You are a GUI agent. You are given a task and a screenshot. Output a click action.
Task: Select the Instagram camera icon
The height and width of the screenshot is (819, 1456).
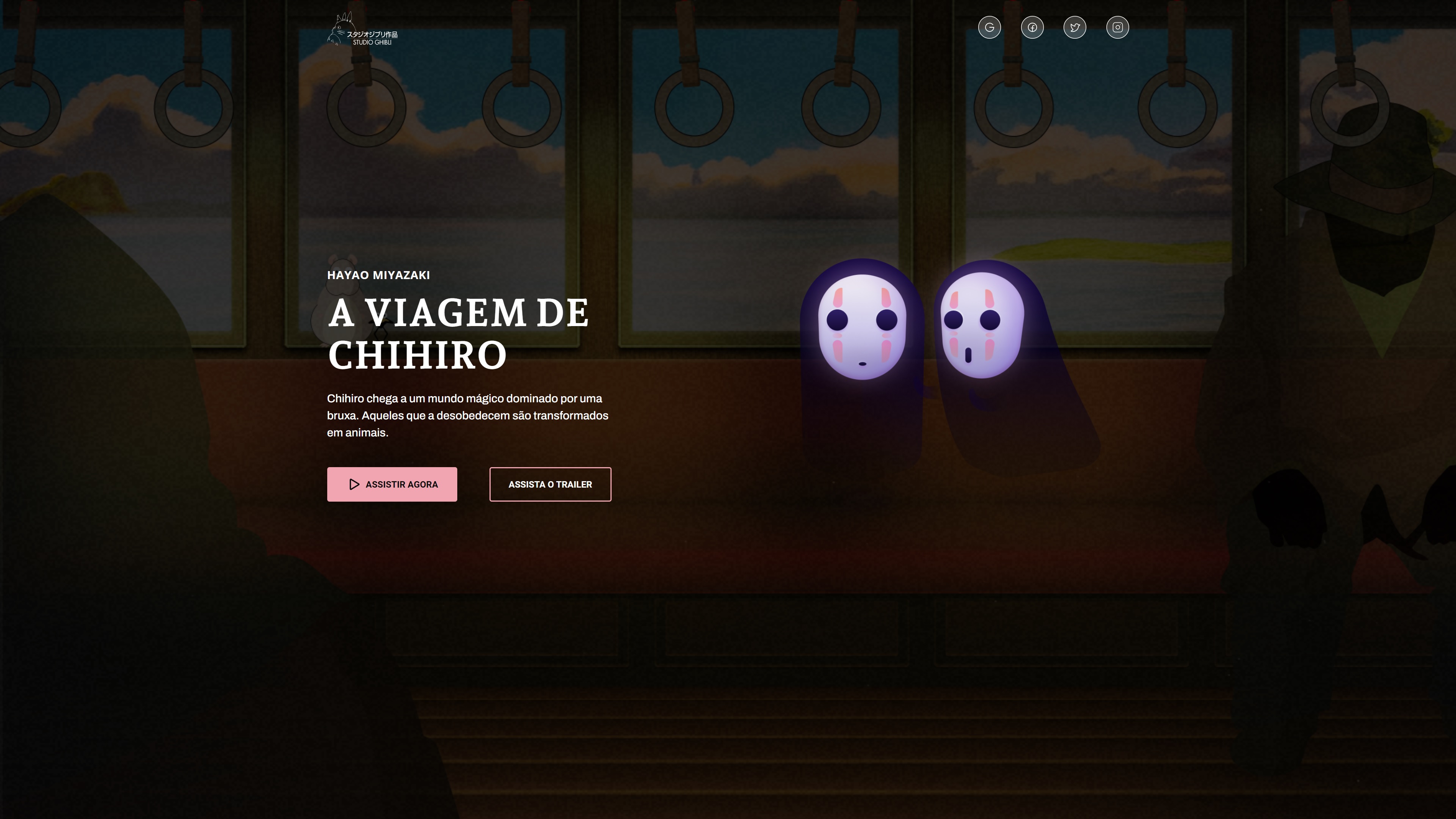coord(1117,27)
